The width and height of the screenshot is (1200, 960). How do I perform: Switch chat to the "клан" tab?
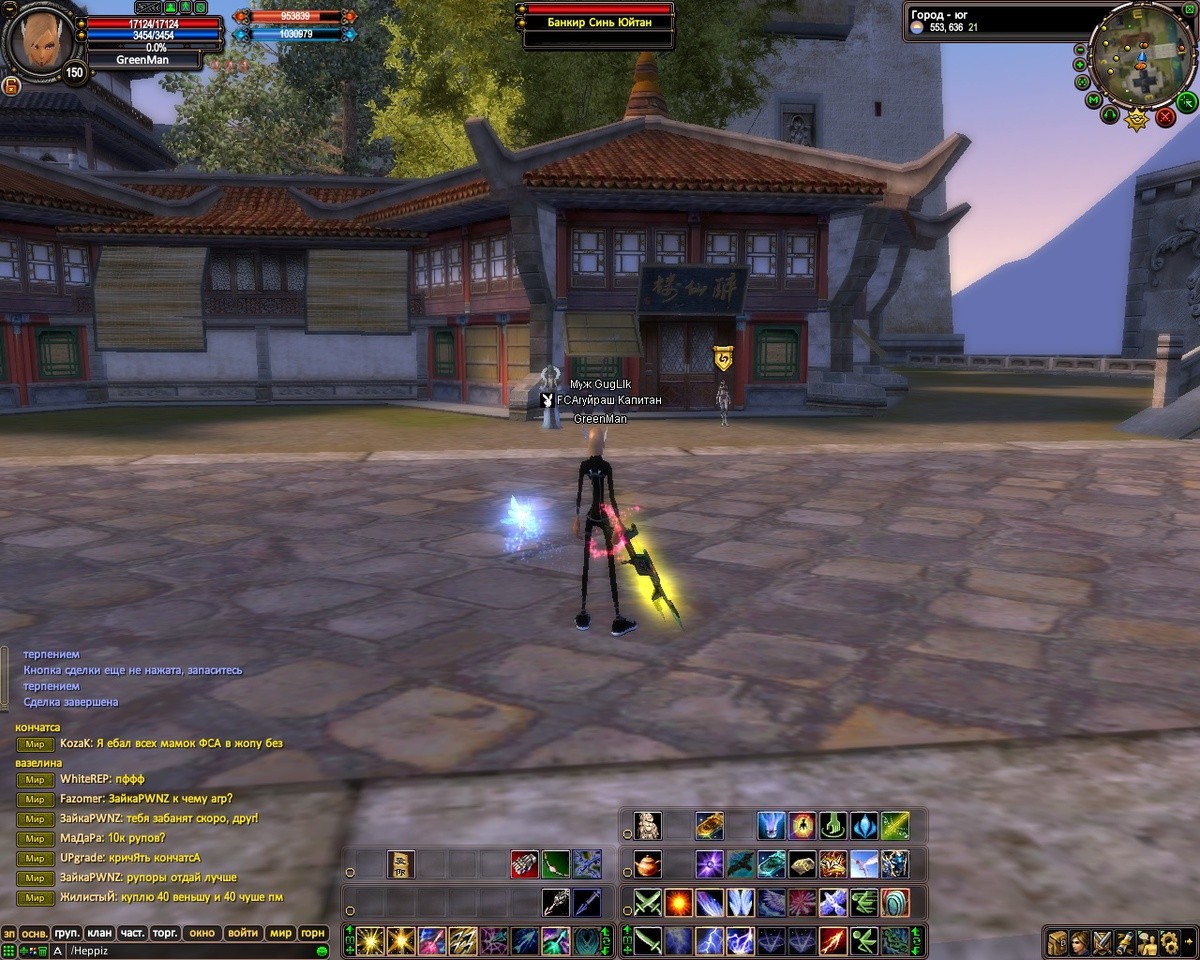99,933
